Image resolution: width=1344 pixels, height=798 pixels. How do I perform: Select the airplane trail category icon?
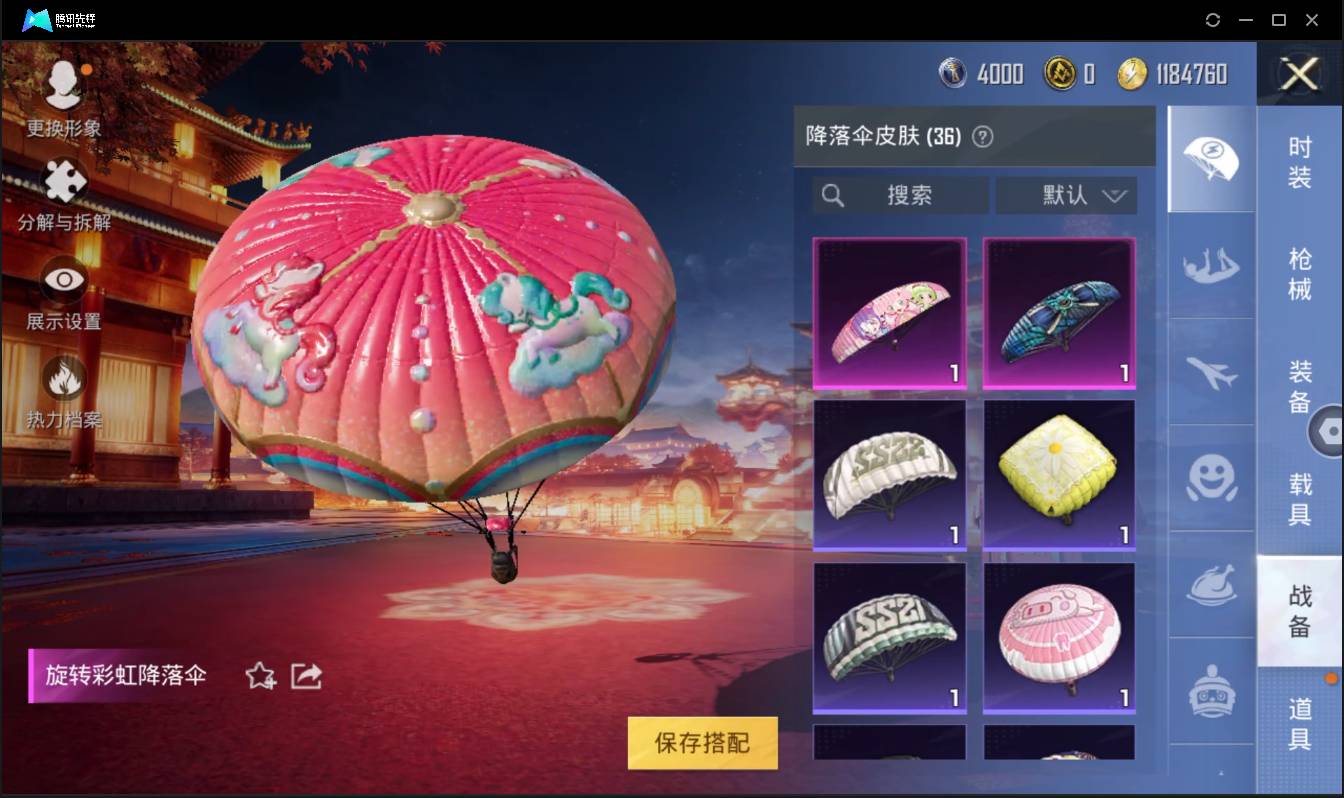click(1210, 372)
